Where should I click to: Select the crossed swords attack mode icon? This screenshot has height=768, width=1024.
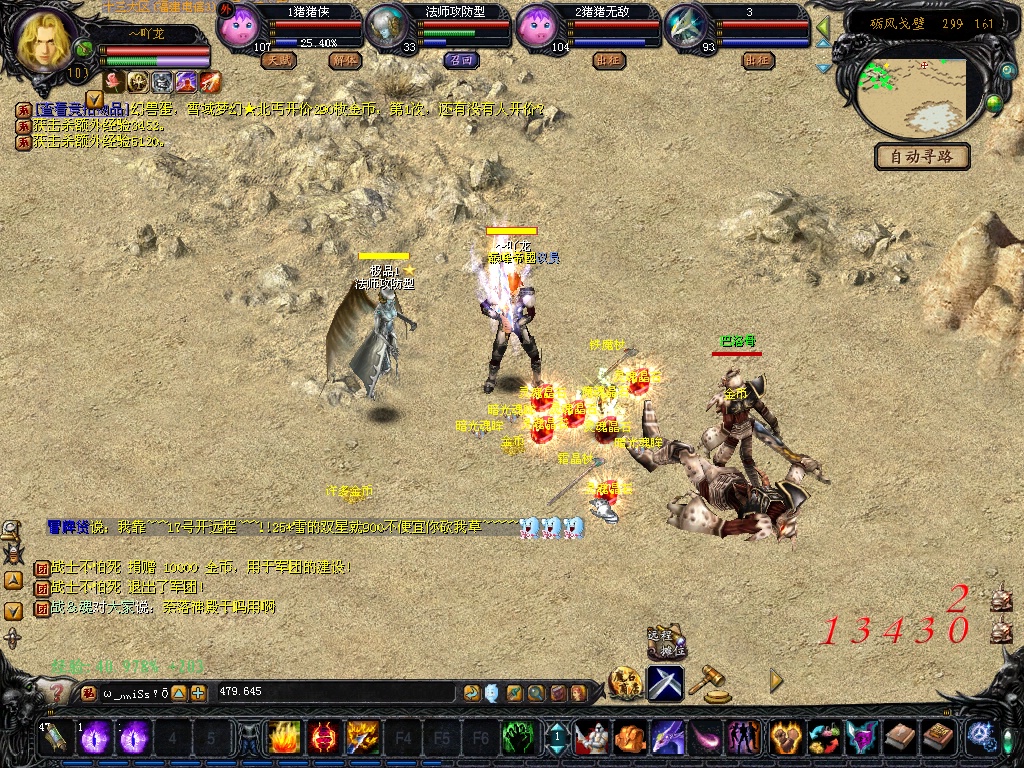coord(665,683)
